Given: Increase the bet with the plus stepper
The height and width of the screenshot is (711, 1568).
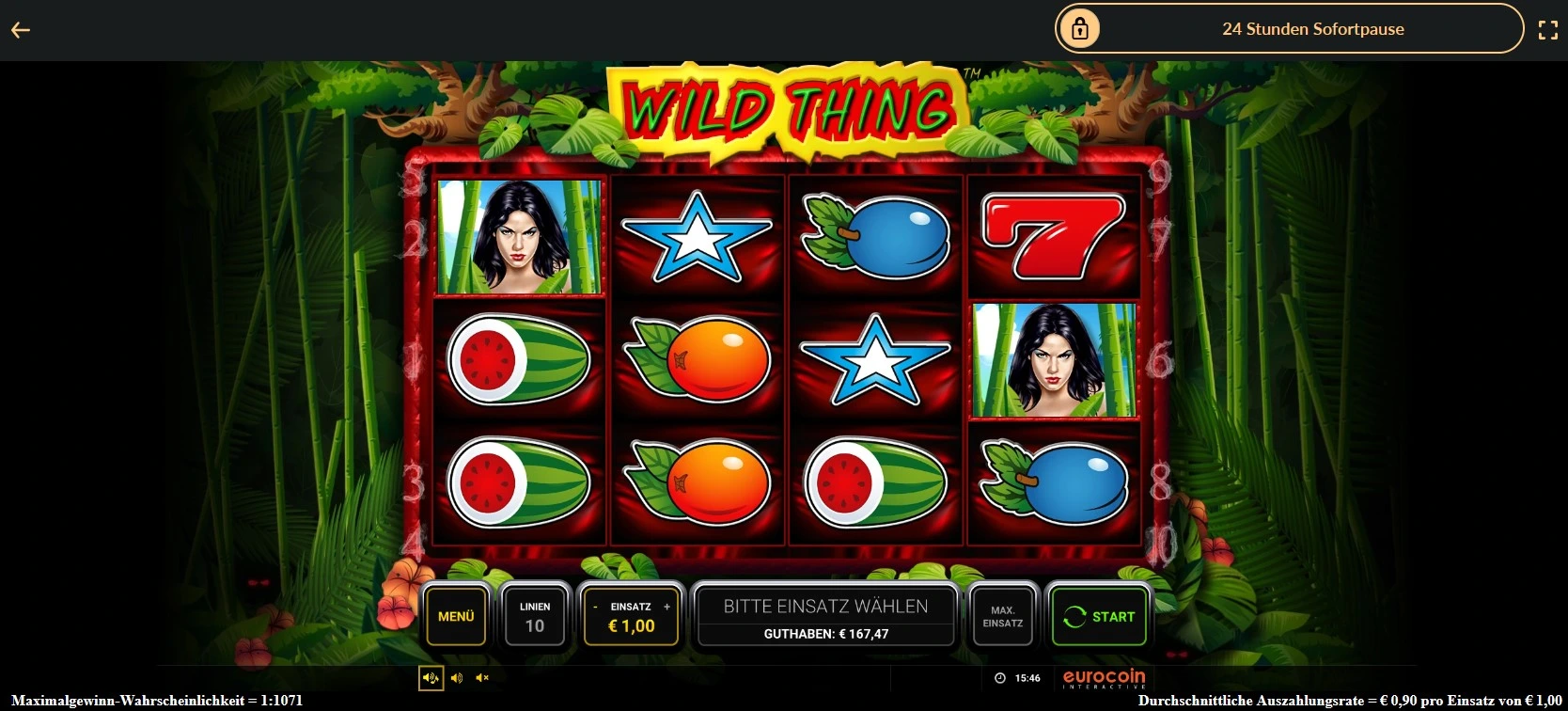Looking at the screenshot, I should [666, 607].
